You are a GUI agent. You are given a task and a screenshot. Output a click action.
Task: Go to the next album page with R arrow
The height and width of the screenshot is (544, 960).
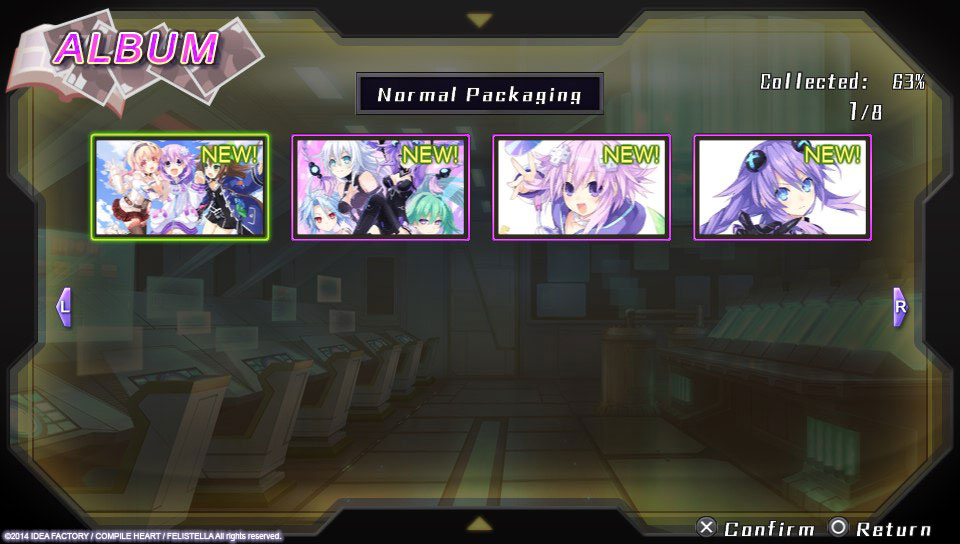pyautogui.click(x=899, y=307)
